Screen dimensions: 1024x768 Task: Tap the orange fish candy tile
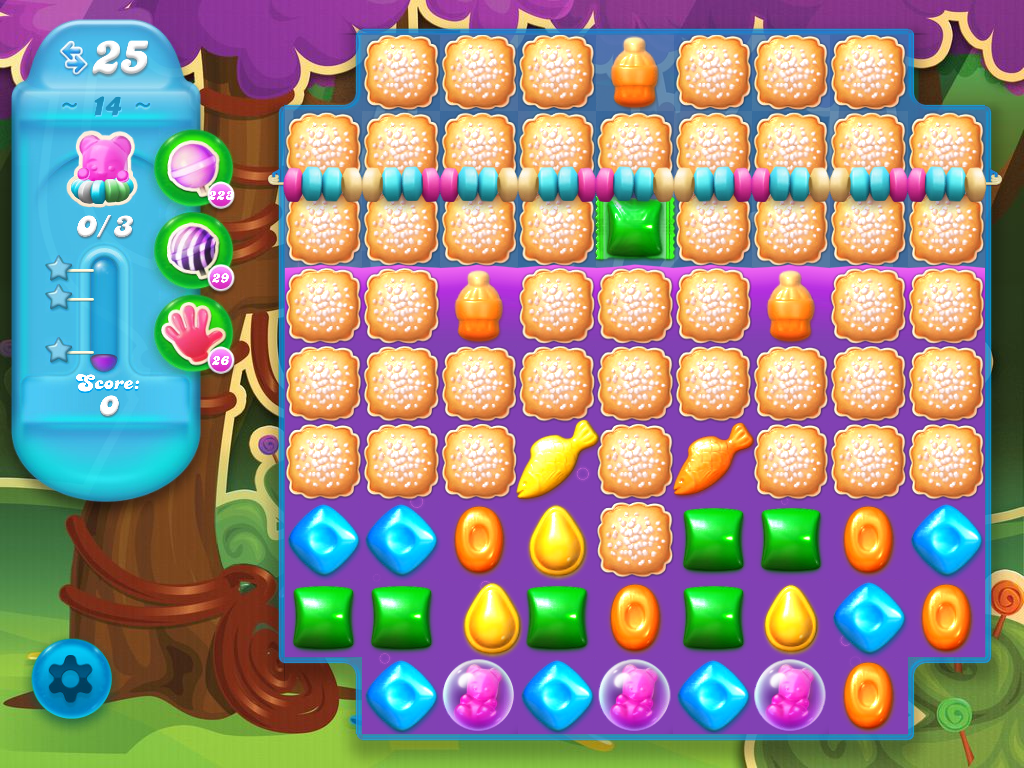click(x=712, y=459)
